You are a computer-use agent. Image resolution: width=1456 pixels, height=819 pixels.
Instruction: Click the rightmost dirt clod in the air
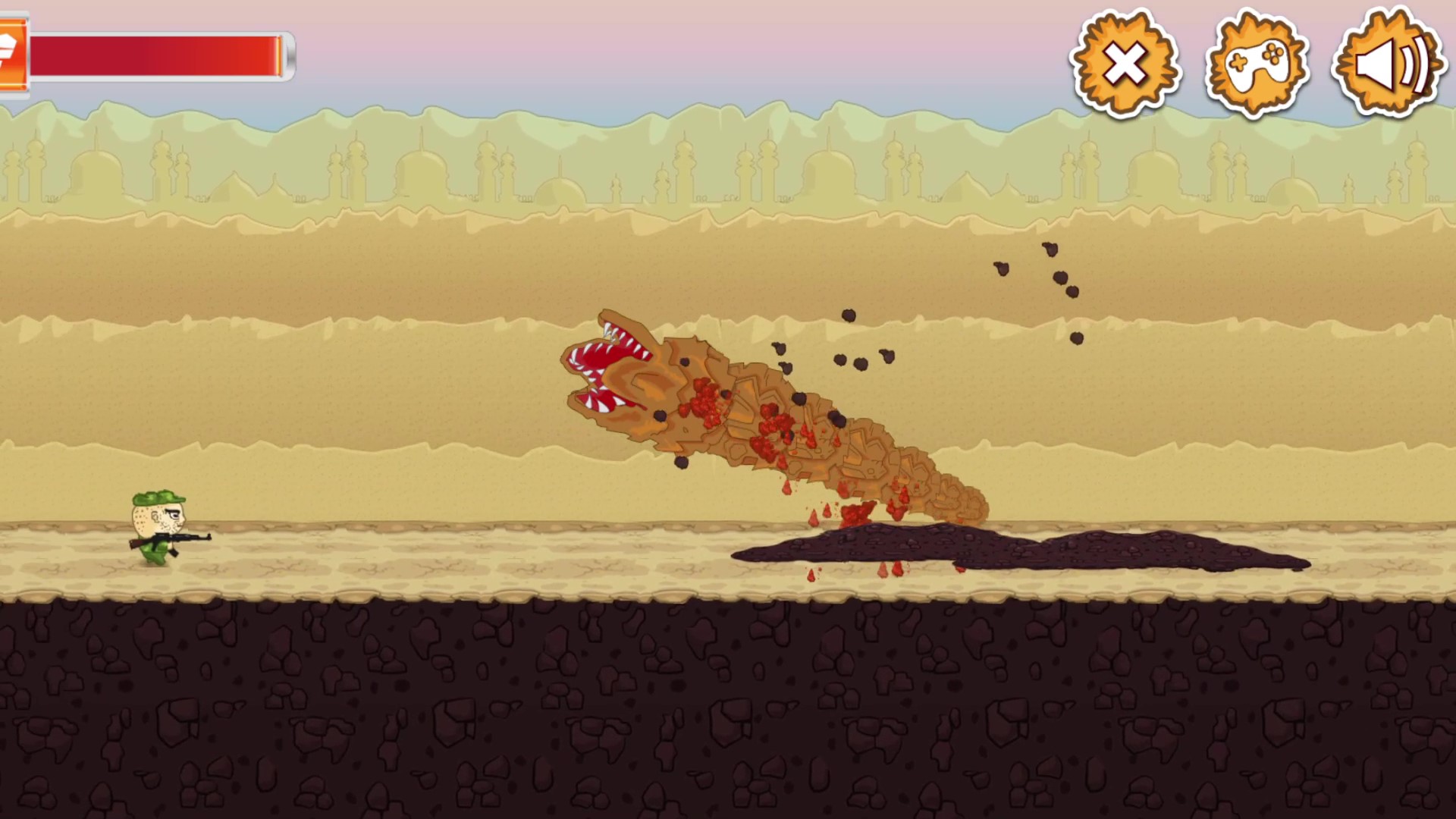click(1076, 338)
